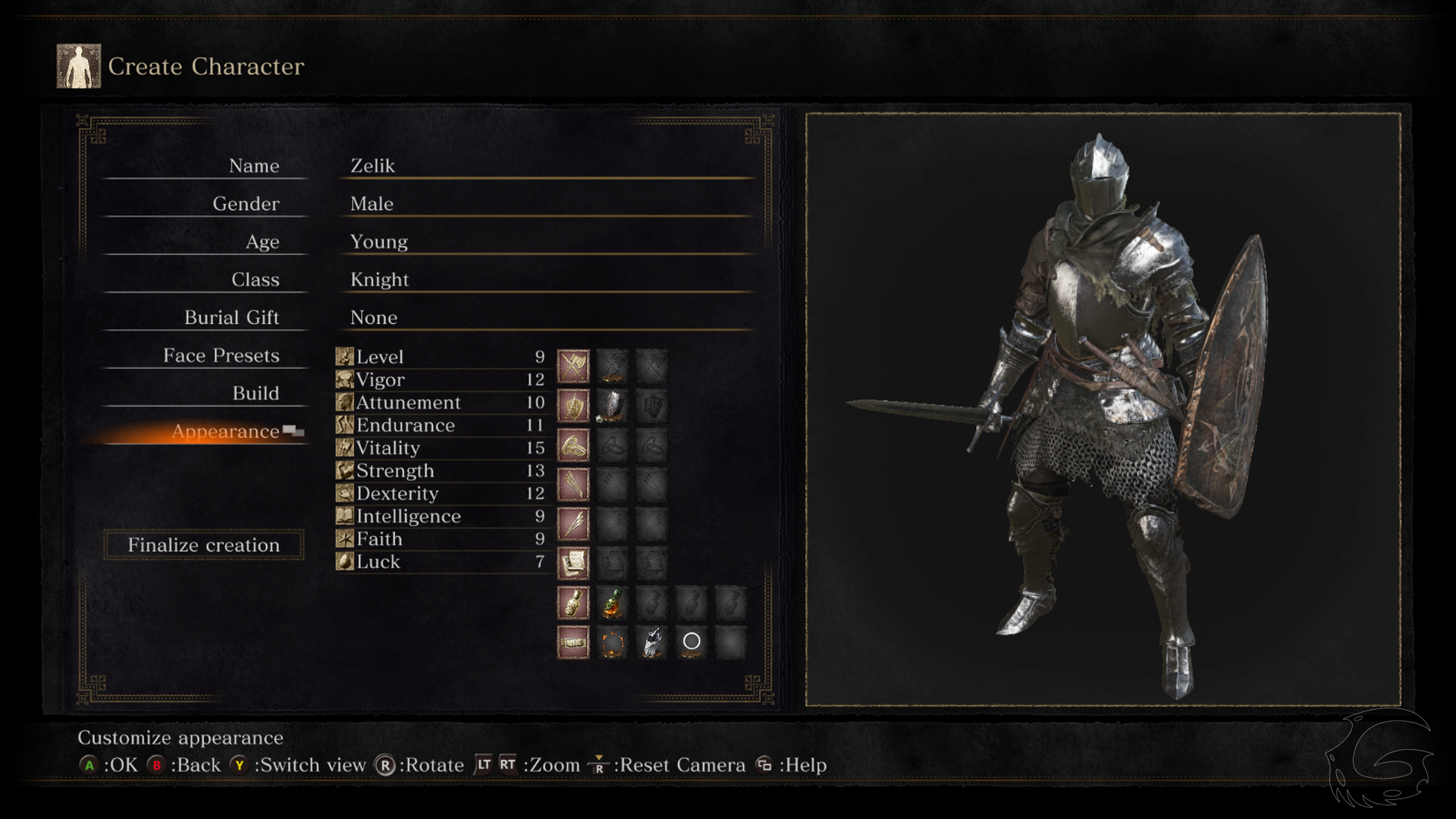The width and height of the screenshot is (1456, 819).
Task: Select the orange Estus Flask slot
Action: (x=613, y=603)
